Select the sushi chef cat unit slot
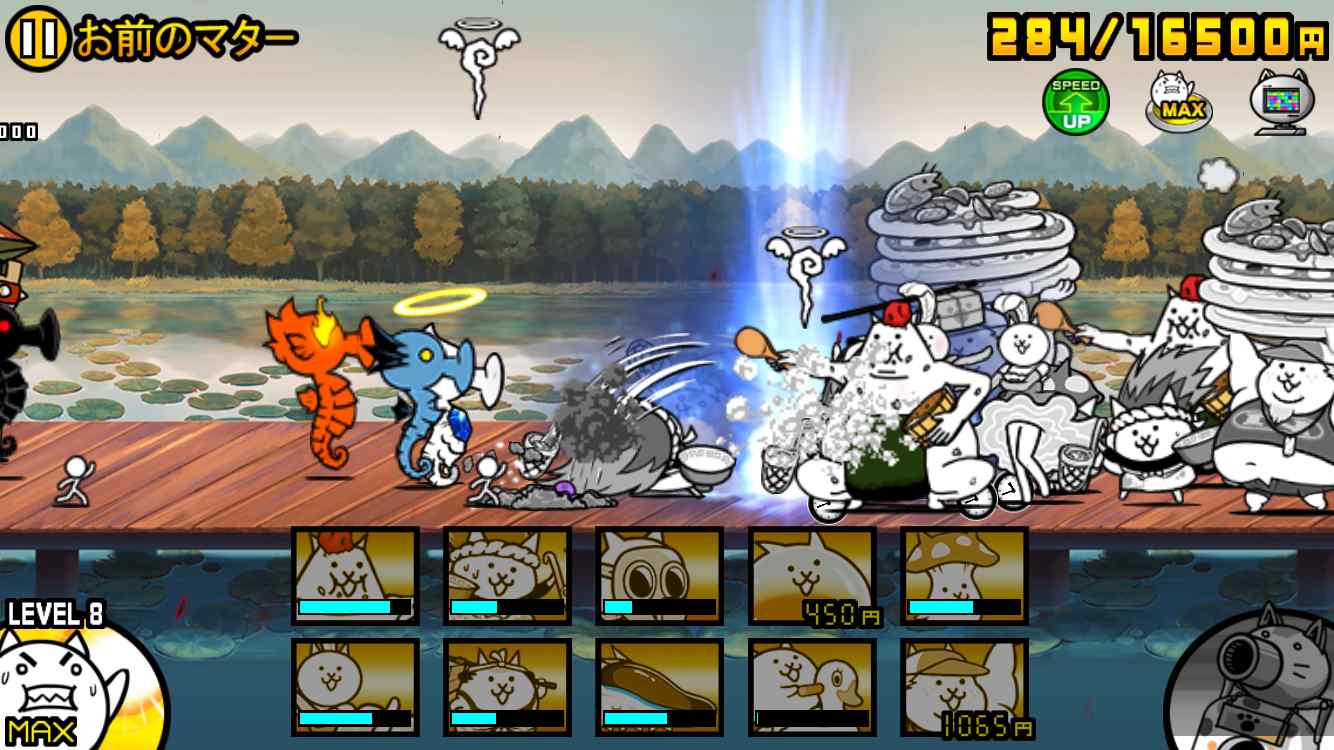 pos(507,576)
